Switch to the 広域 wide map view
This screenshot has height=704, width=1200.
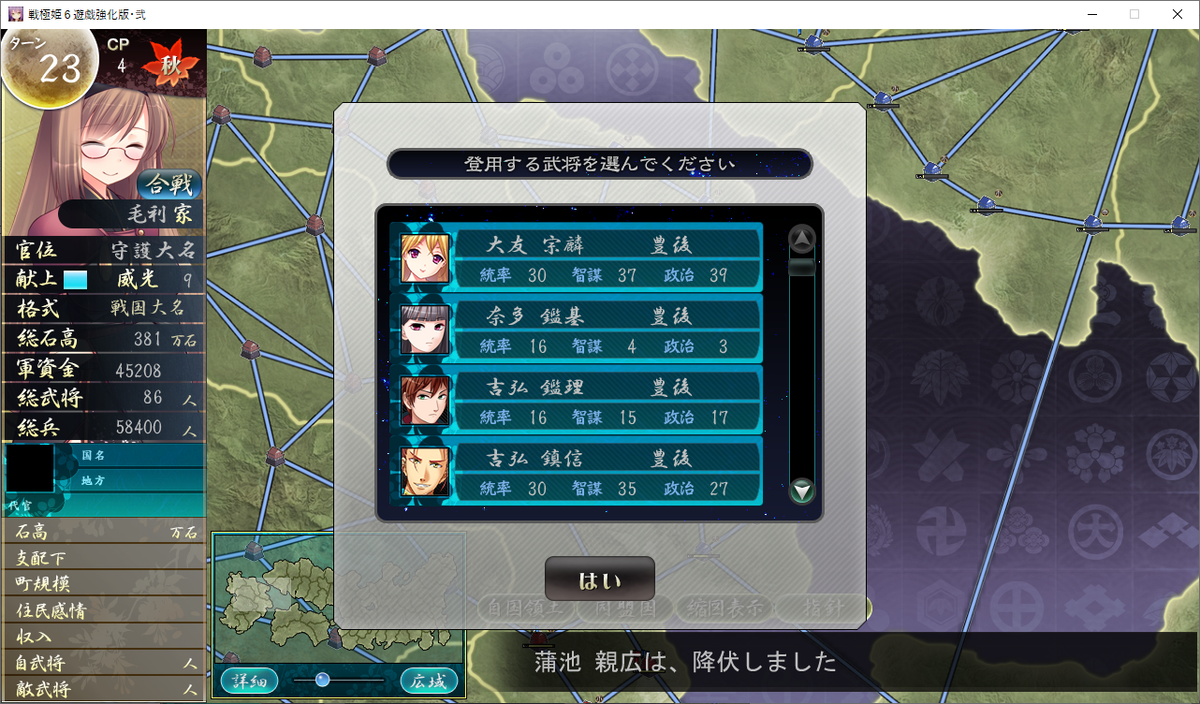pyautogui.click(x=429, y=681)
